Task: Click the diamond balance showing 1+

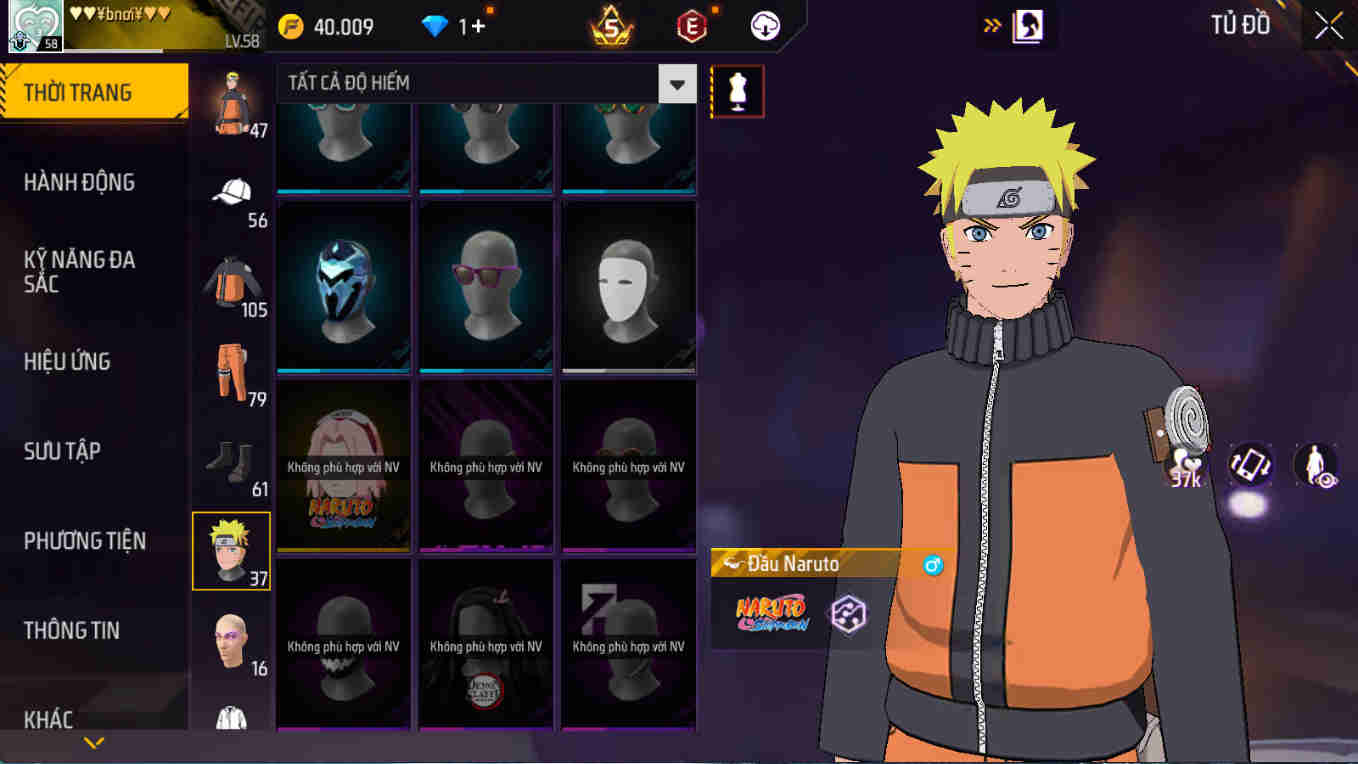Action: click(x=450, y=25)
